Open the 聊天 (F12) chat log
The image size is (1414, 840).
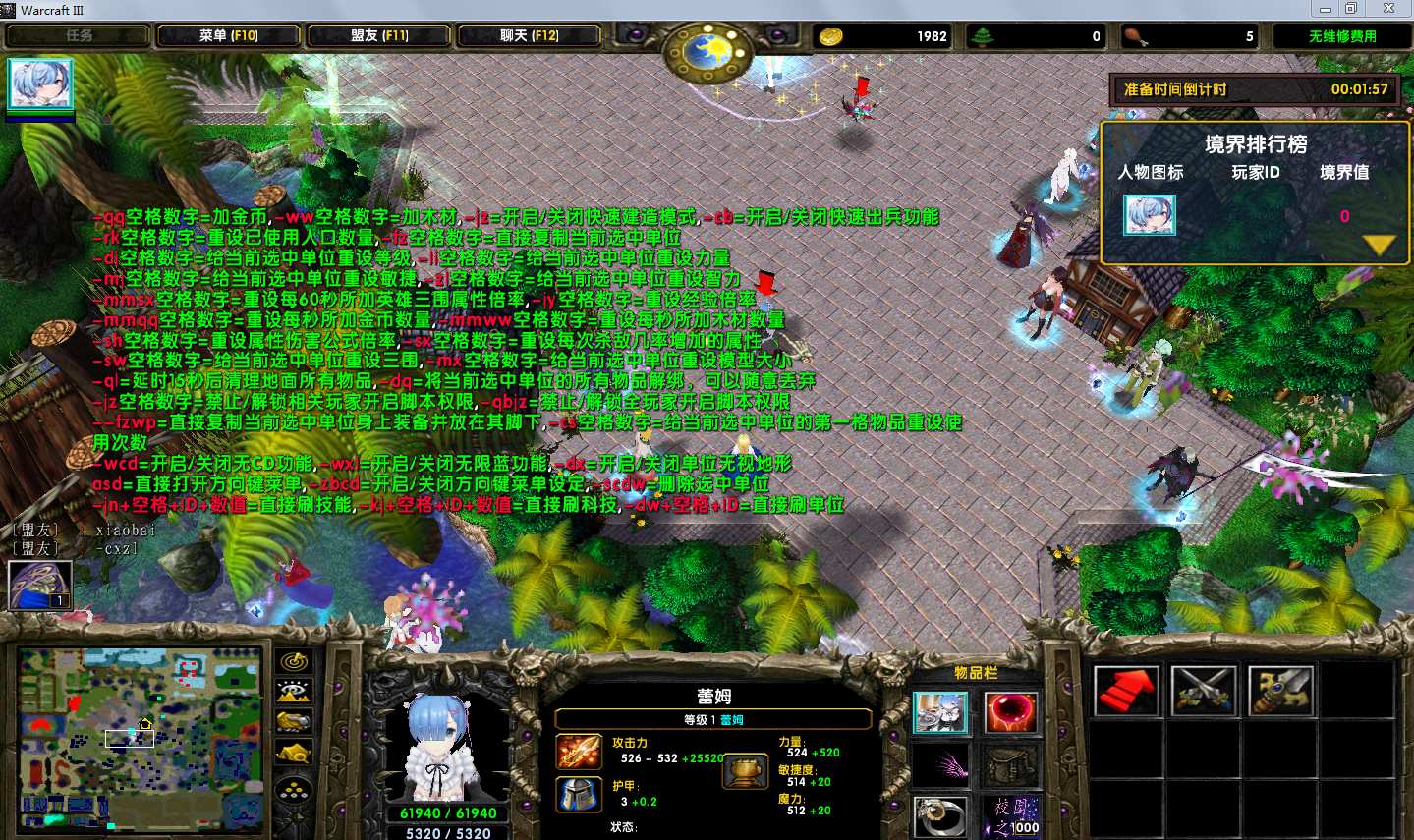pos(530,36)
